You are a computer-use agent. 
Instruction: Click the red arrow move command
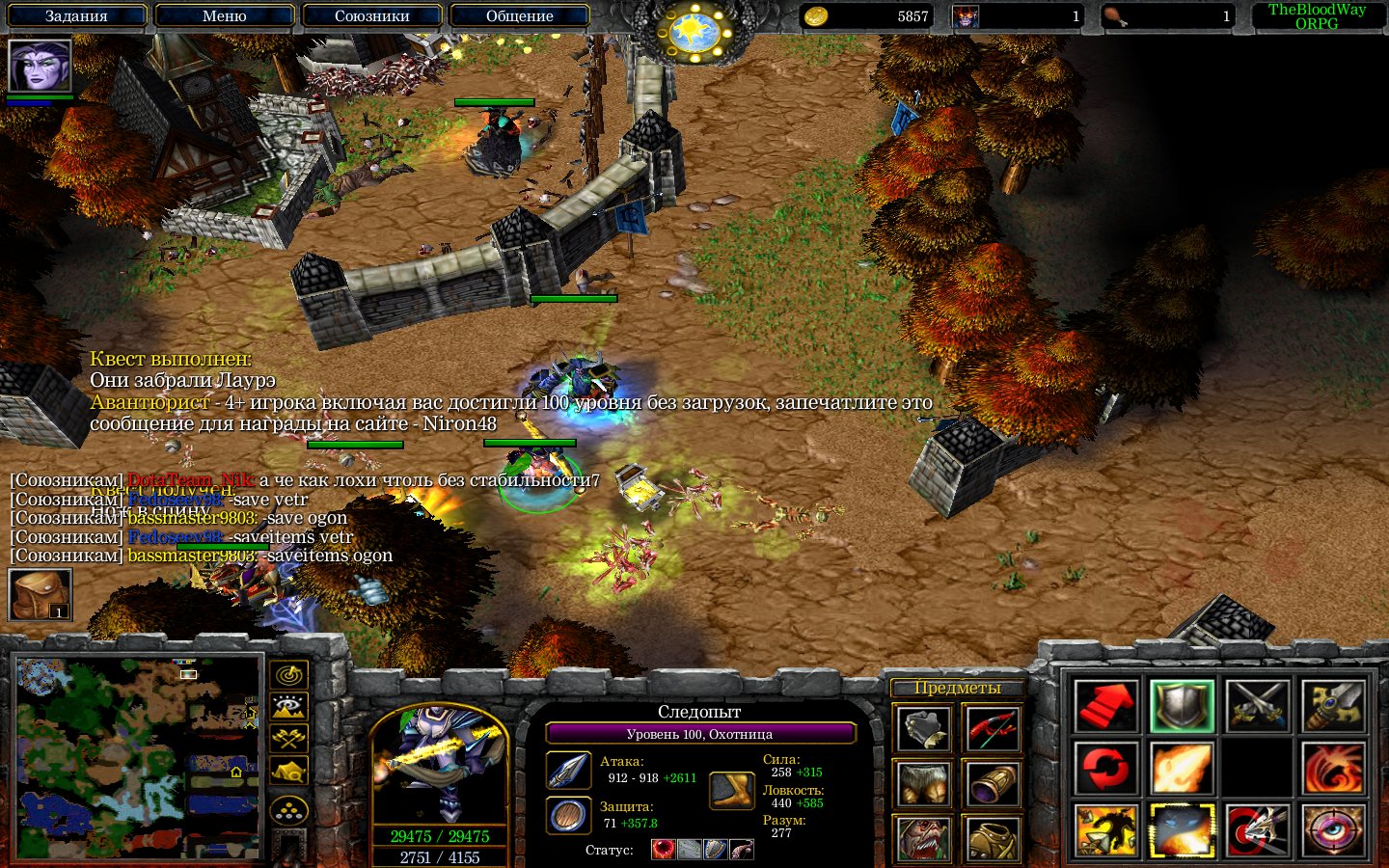[x=1105, y=705]
